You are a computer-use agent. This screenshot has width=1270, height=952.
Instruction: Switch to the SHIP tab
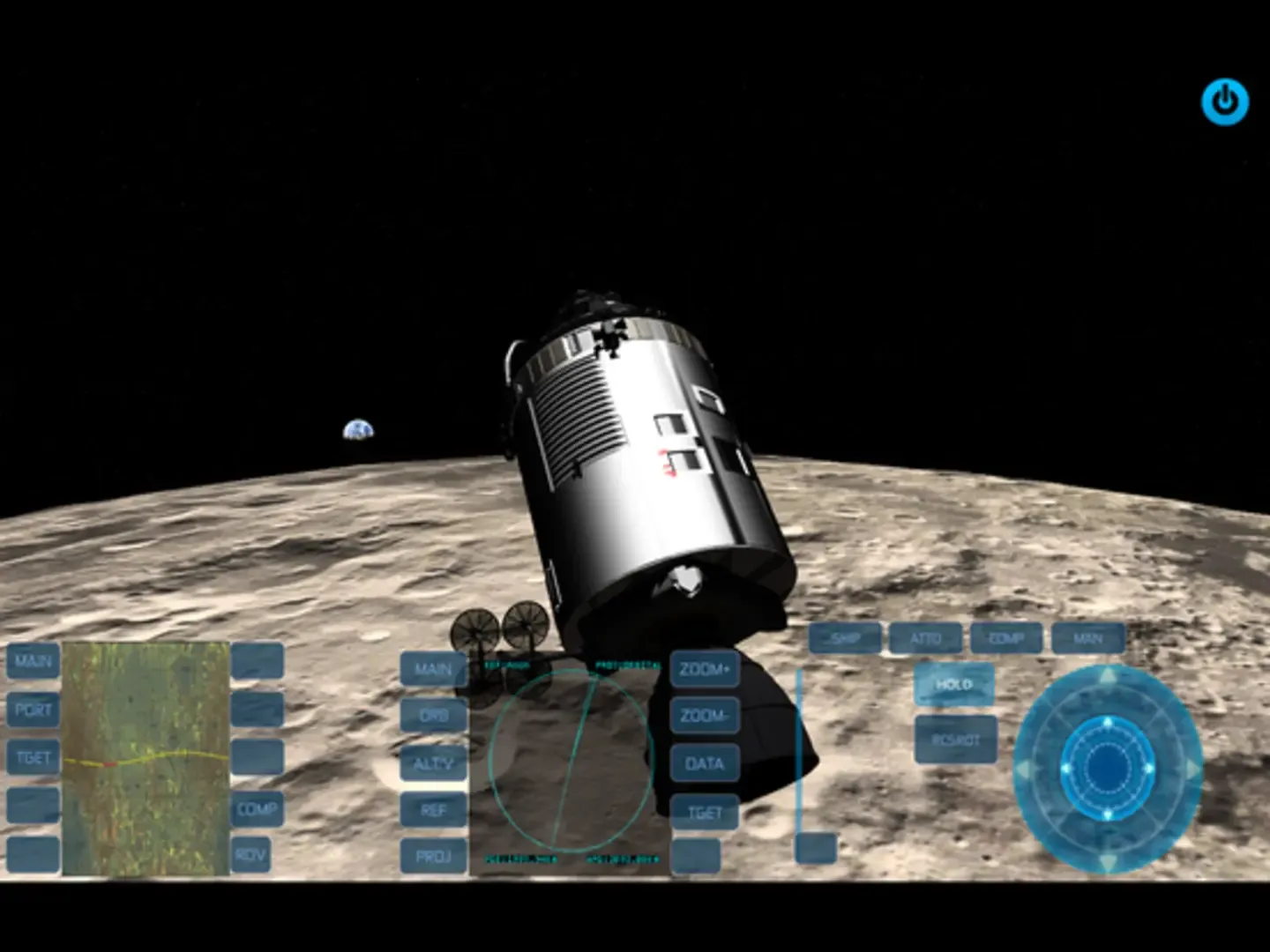coord(844,638)
